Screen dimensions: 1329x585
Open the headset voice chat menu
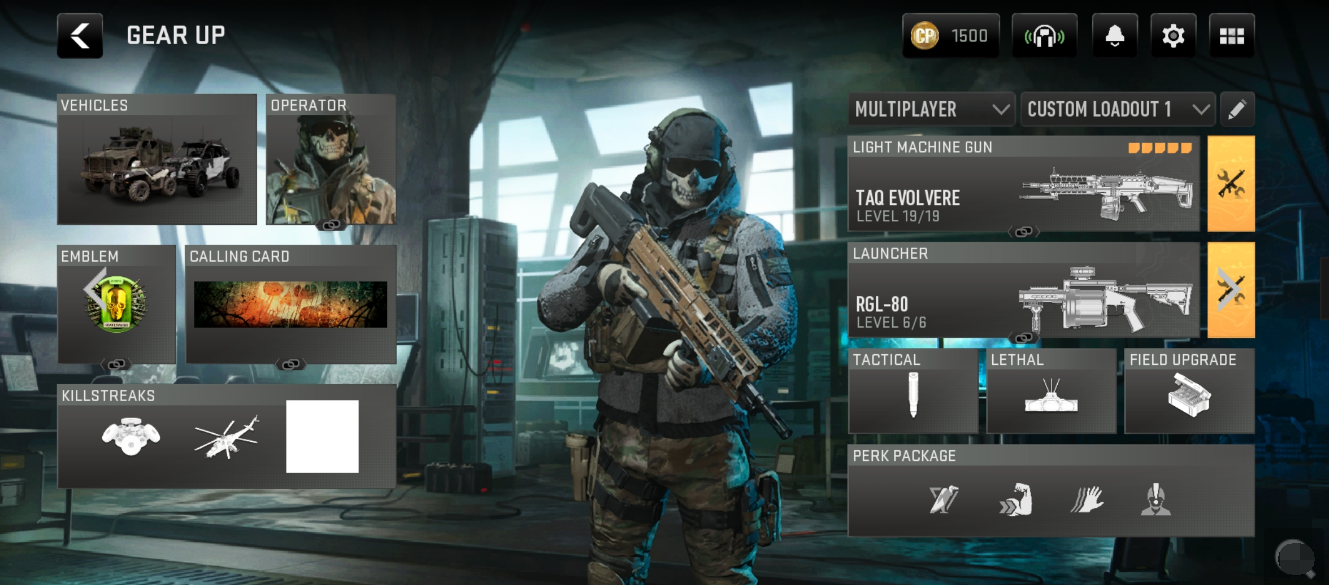pyautogui.click(x=1044, y=36)
